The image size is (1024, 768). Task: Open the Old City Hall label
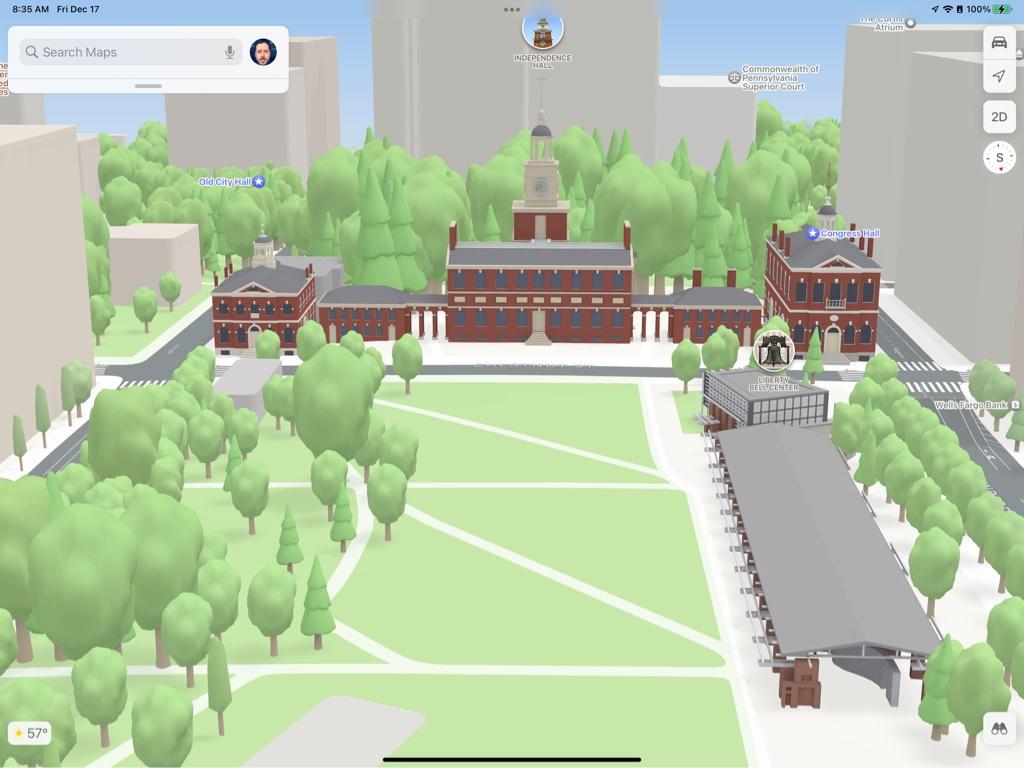[231, 182]
